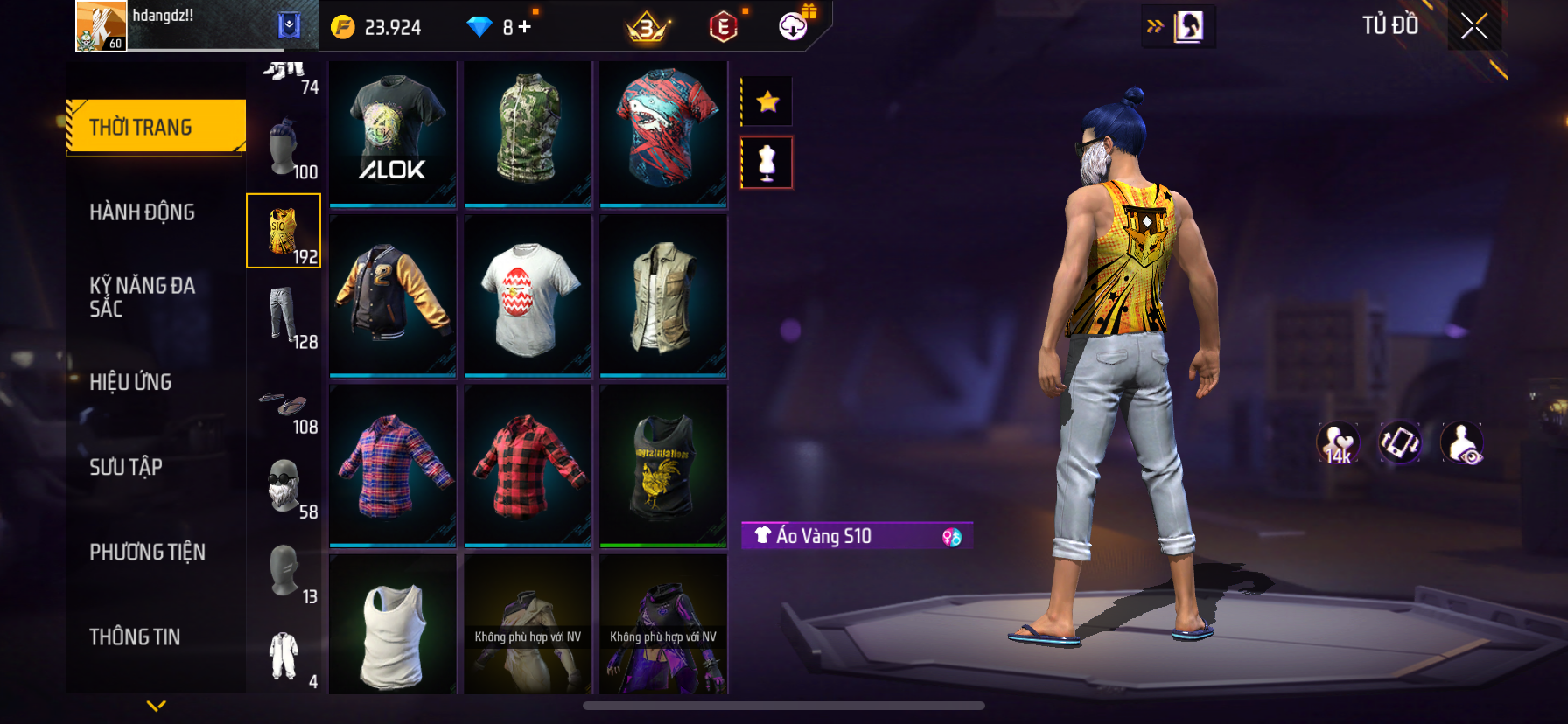Add diamonds with the plus button
The width and height of the screenshot is (1568, 724).
525,27
